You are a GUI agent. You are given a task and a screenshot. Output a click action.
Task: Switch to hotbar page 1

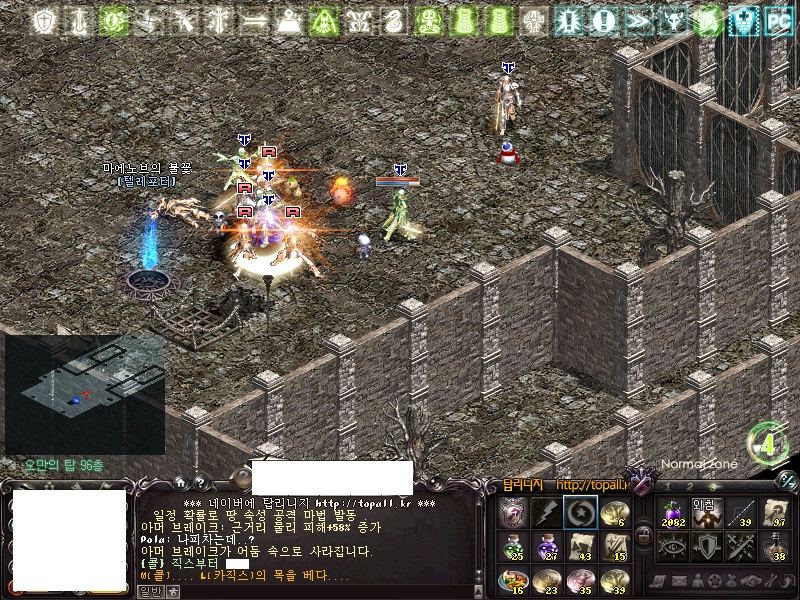tap(665, 486)
